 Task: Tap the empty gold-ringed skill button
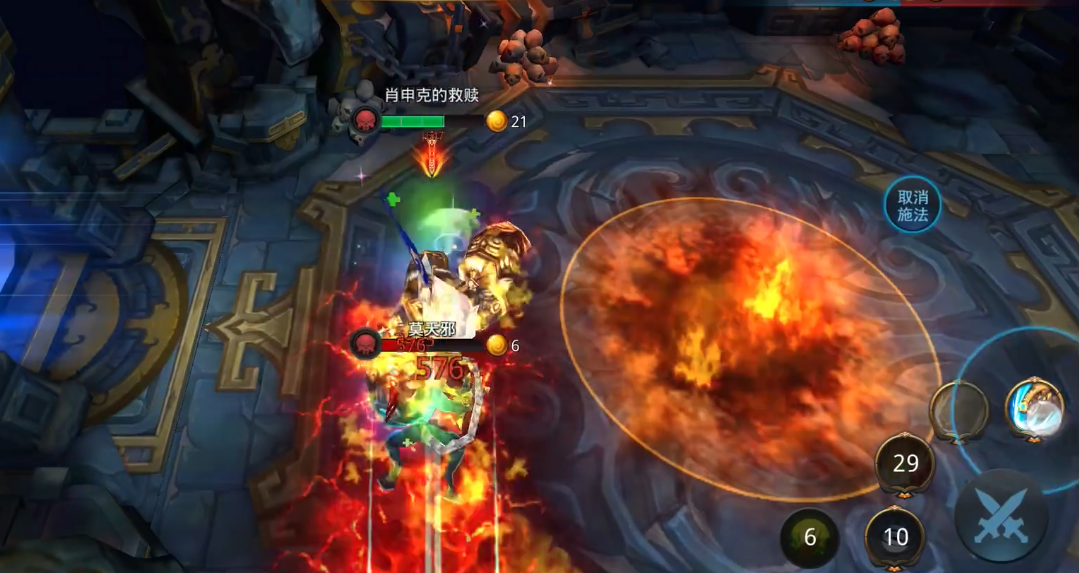(959, 410)
